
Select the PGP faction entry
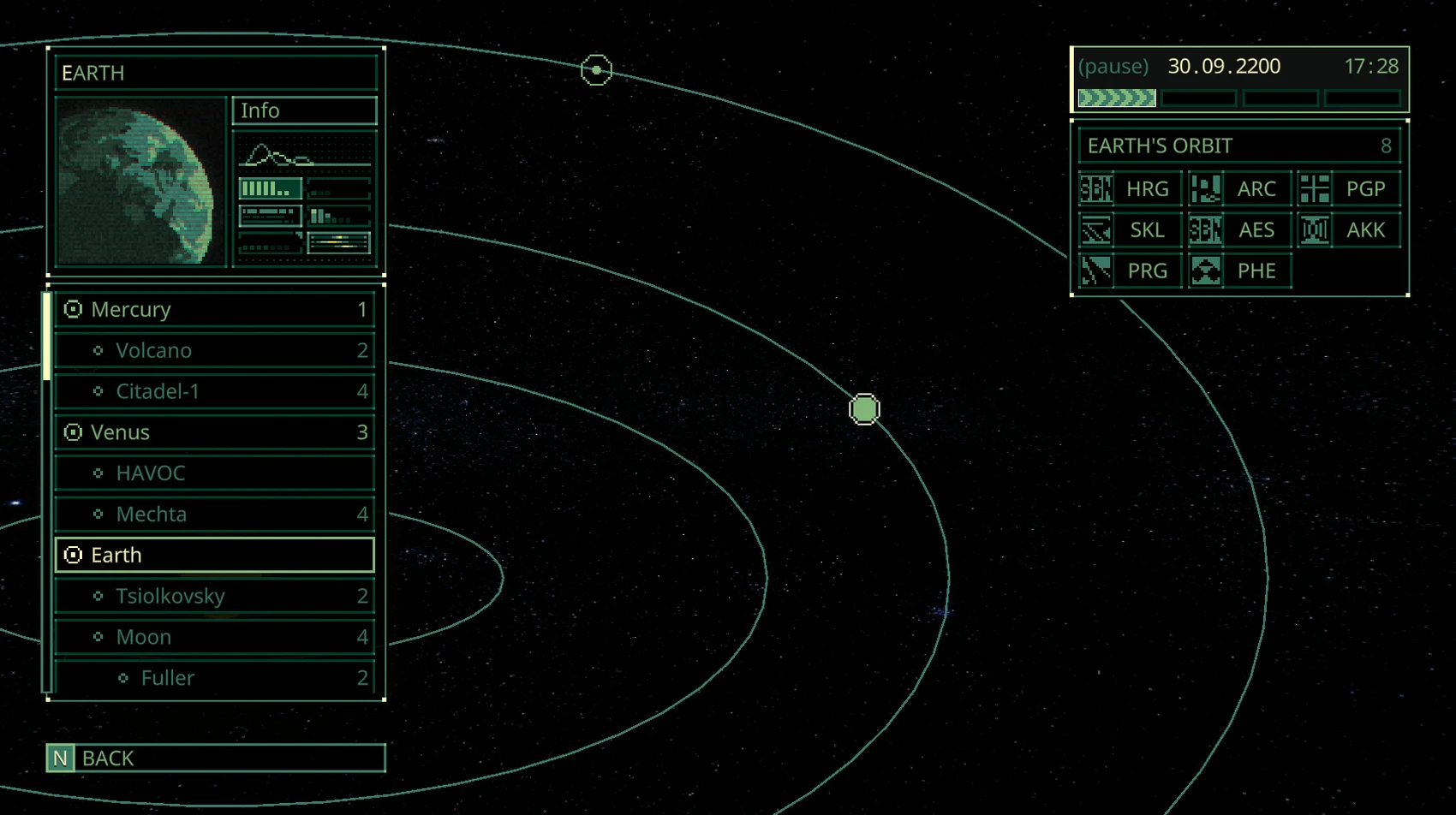pos(1349,189)
